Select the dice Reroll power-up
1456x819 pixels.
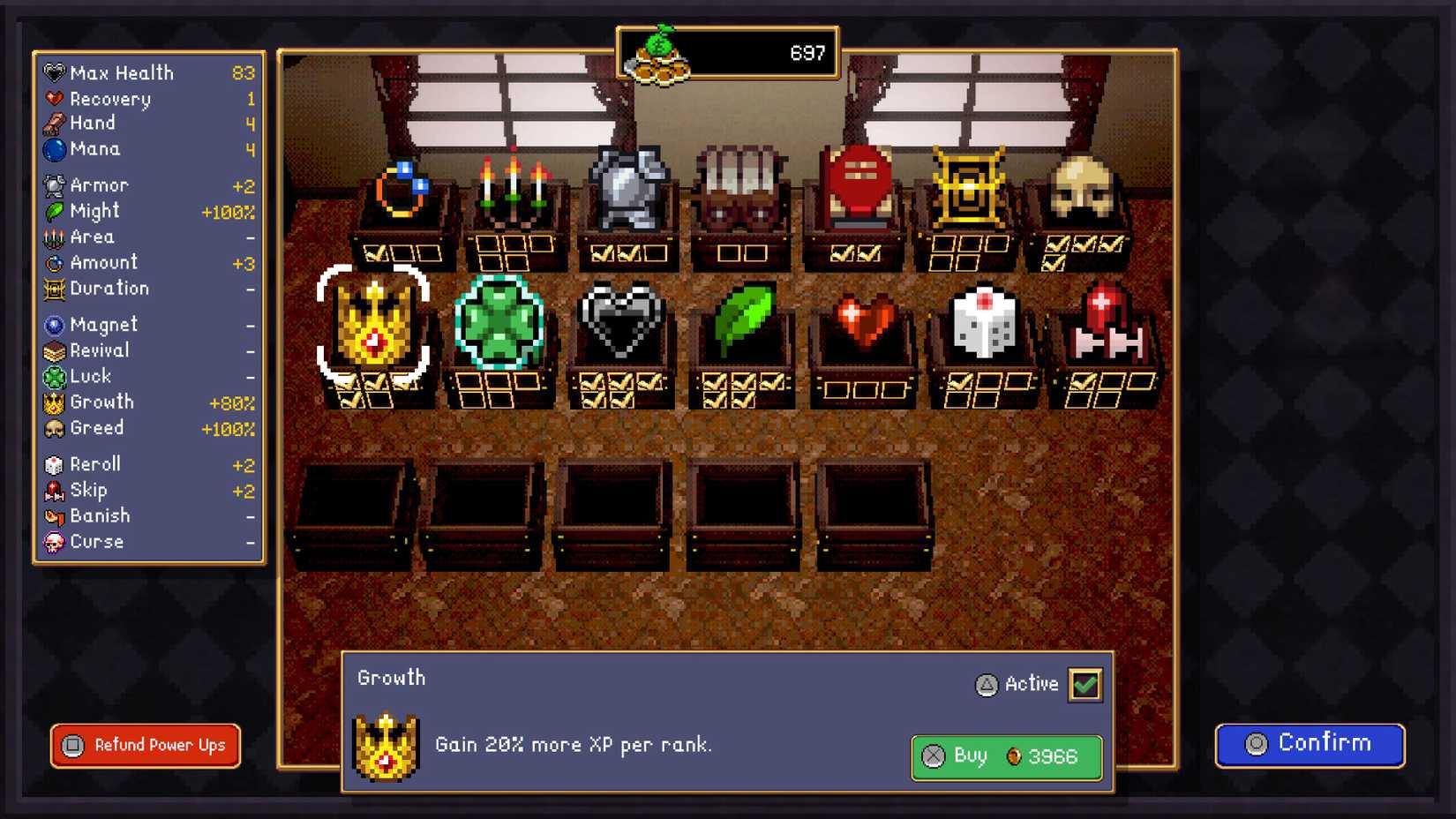point(983,322)
